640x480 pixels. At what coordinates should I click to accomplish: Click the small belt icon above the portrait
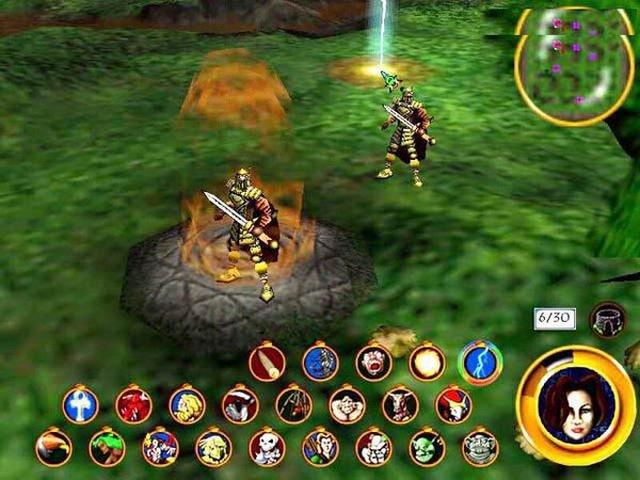607,319
